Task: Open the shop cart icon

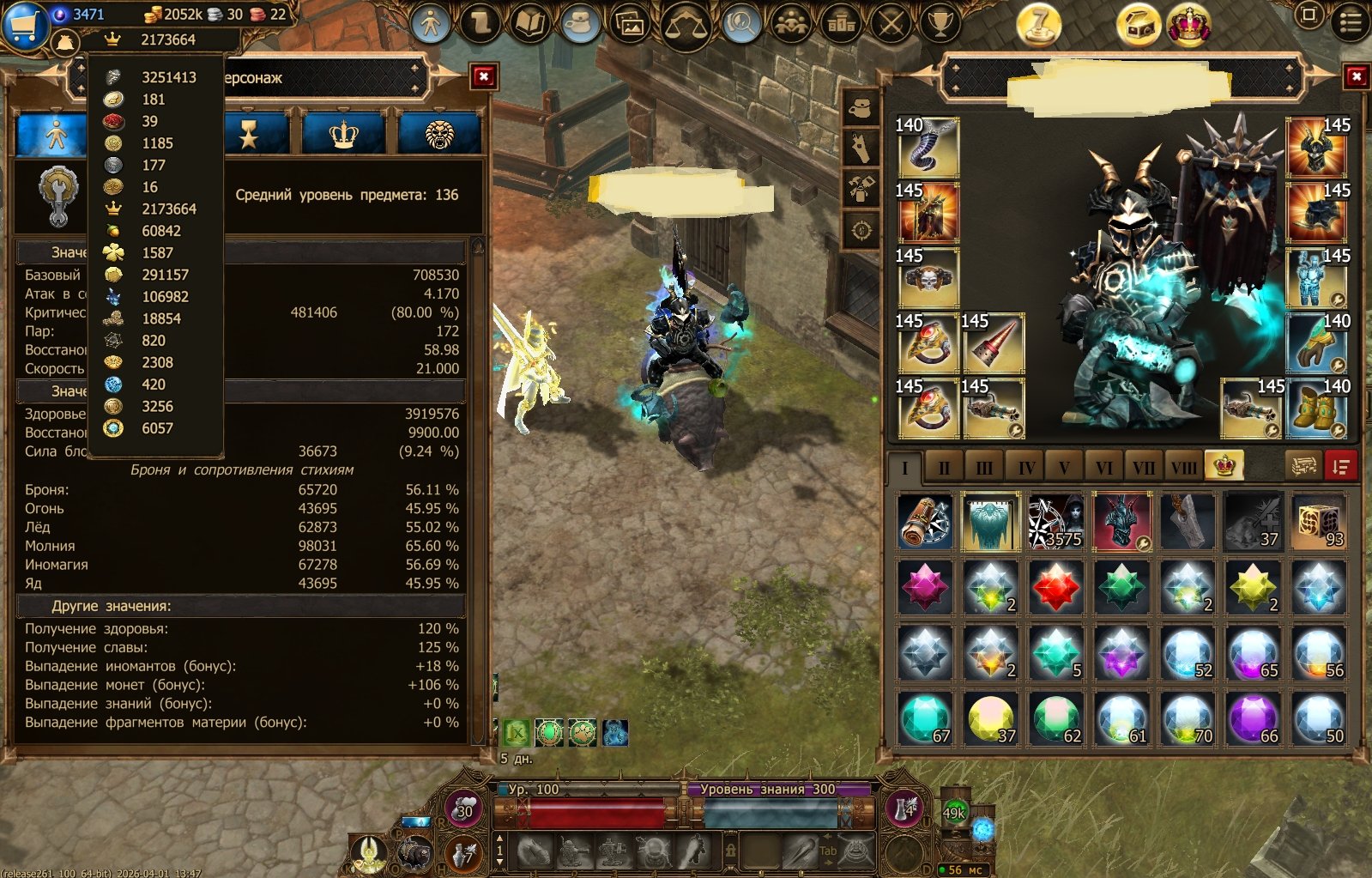Action: click(x=23, y=25)
